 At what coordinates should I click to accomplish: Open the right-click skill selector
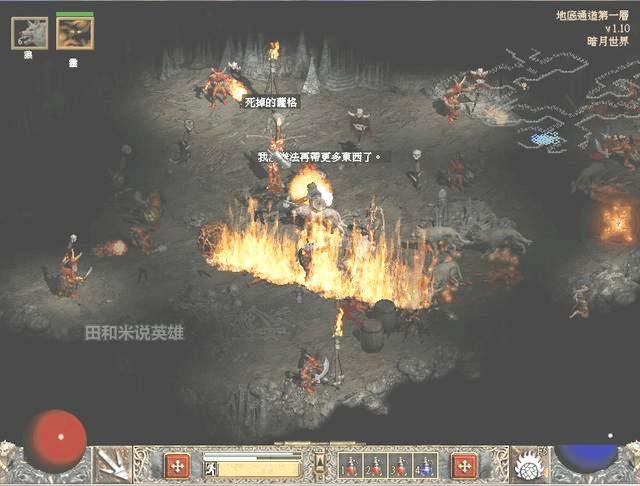pyautogui.click(x=530, y=464)
